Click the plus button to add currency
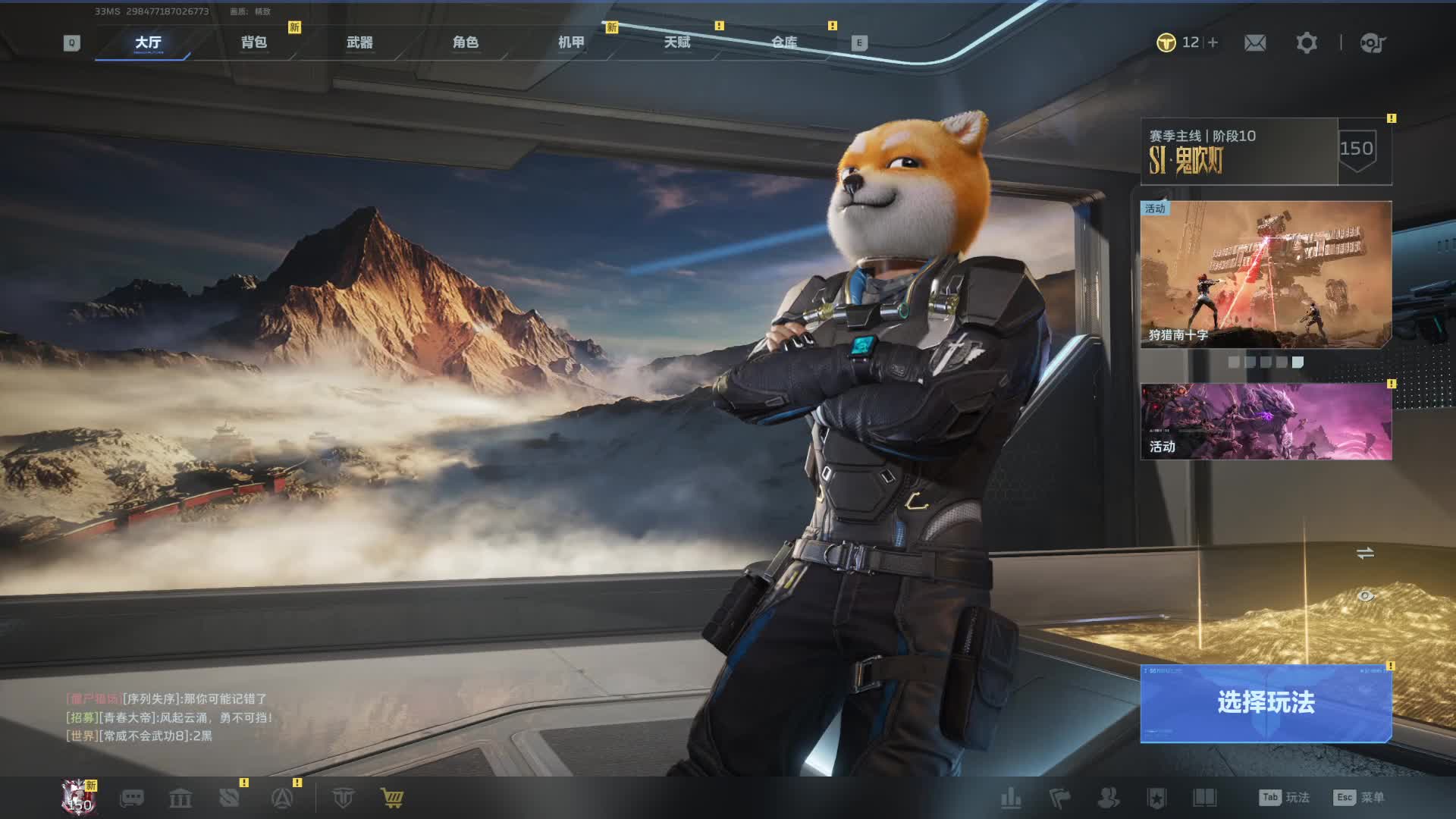Image resolution: width=1456 pixels, height=819 pixels. point(1213,42)
